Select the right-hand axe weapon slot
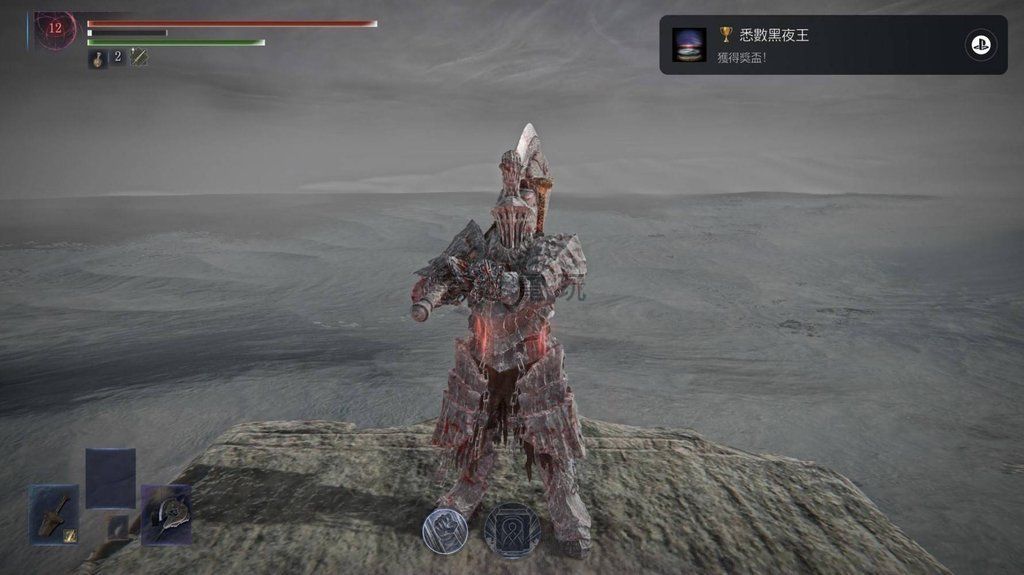Image resolution: width=1024 pixels, height=575 pixels. click(x=166, y=514)
